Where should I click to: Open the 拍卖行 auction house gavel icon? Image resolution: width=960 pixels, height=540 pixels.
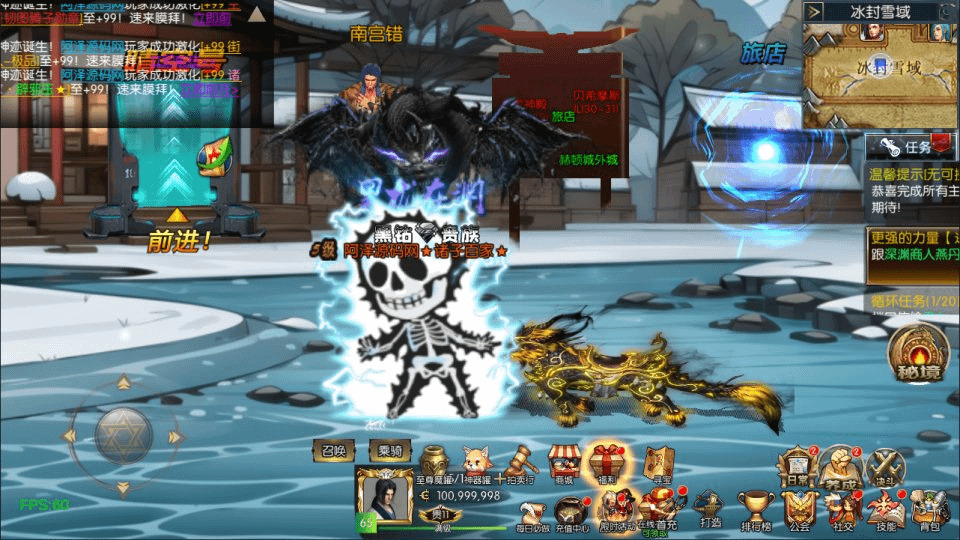click(x=520, y=463)
